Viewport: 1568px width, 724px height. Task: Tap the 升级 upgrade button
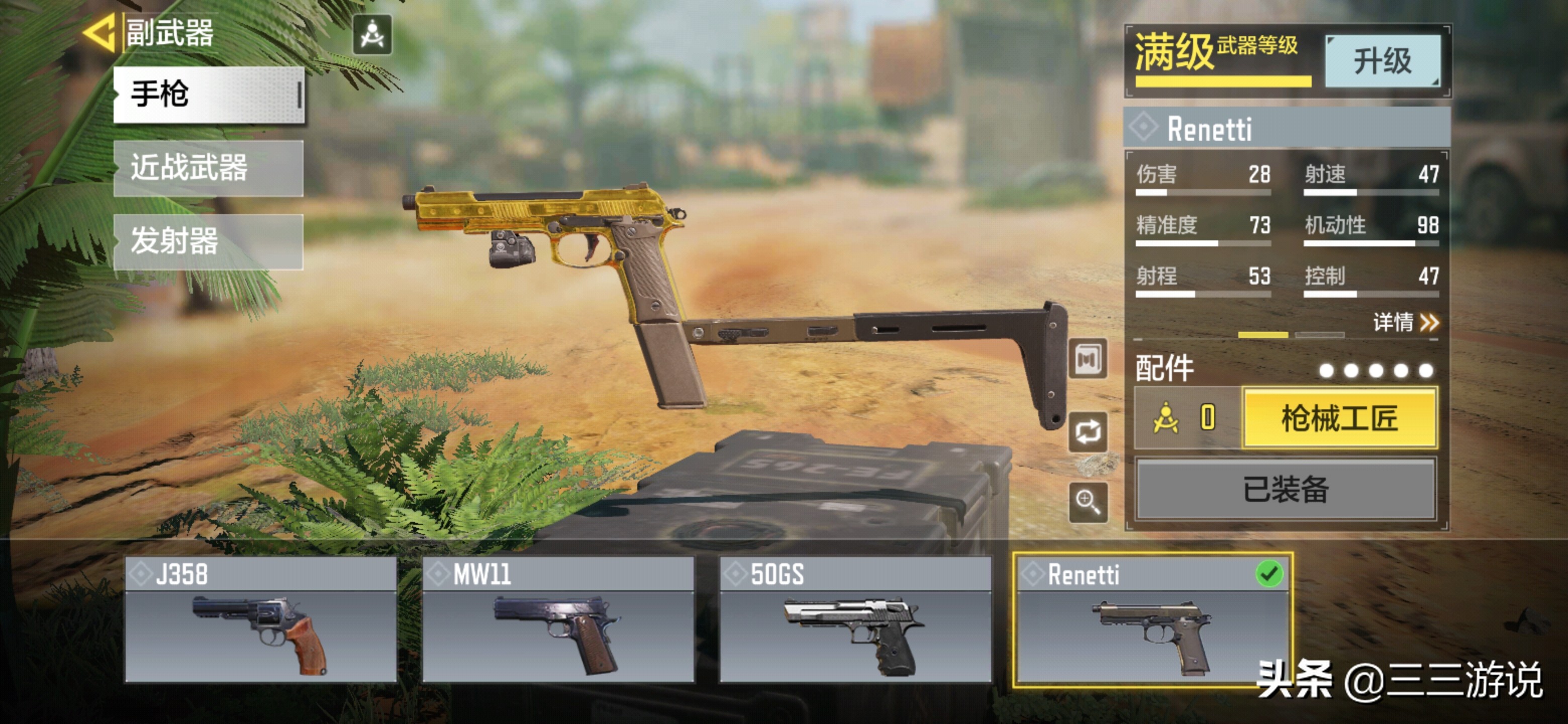1382,61
